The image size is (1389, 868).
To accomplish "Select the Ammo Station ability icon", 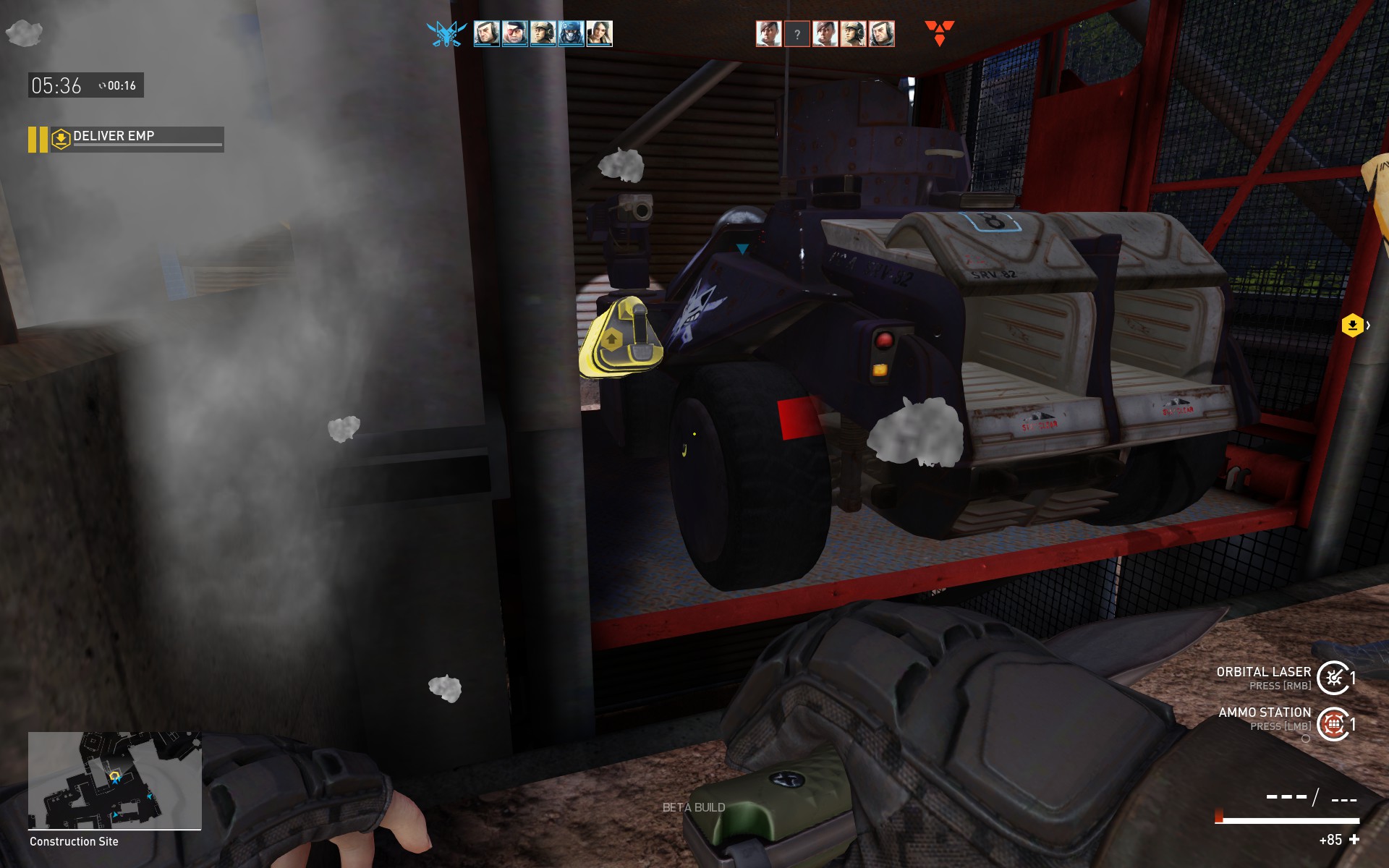I will pos(1333,723).
